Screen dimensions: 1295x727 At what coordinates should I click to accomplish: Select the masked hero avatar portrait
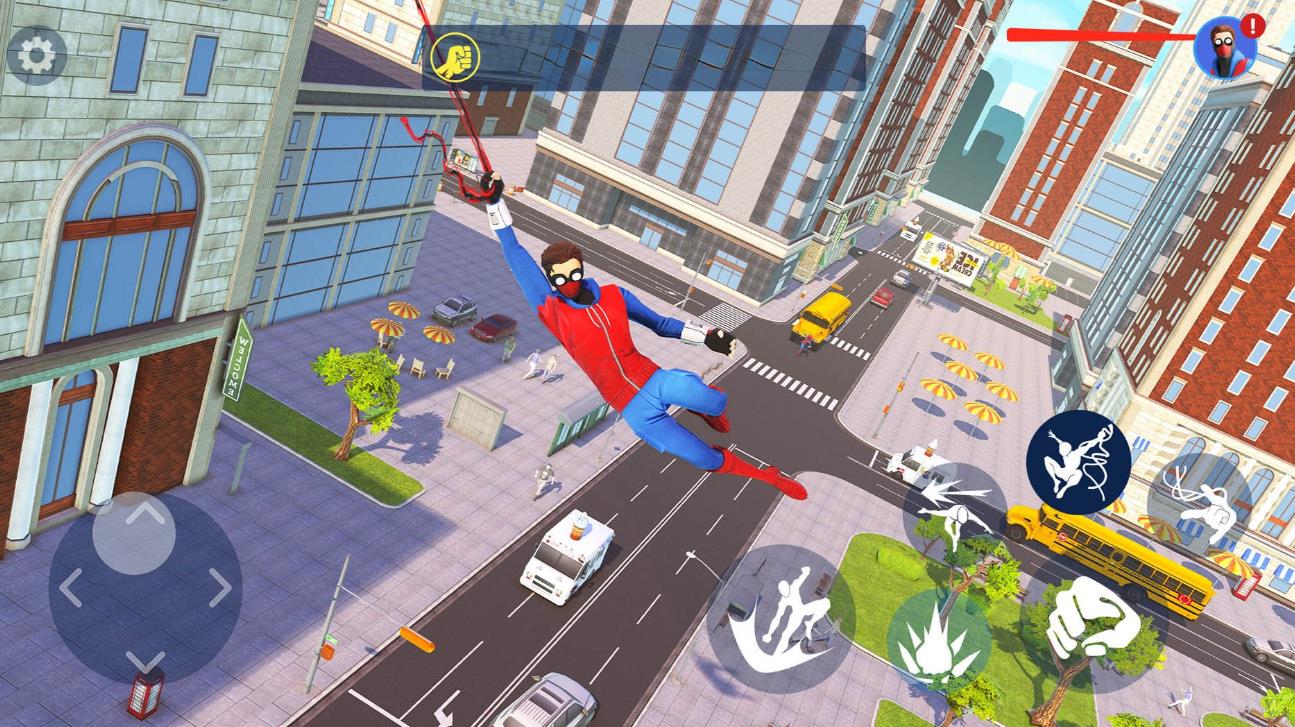click(x=1224, y=47)
